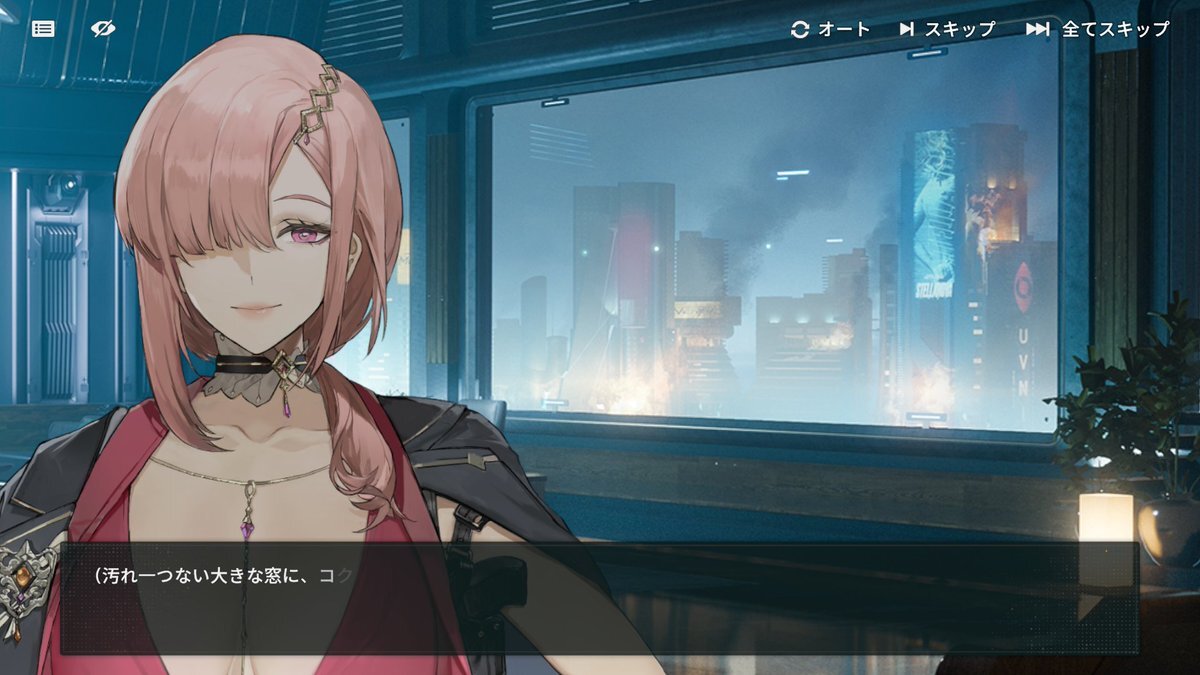Choose 全てスキップ to skip everything
Viewport: 1200px width, 675px height.
coord(1097,29)
